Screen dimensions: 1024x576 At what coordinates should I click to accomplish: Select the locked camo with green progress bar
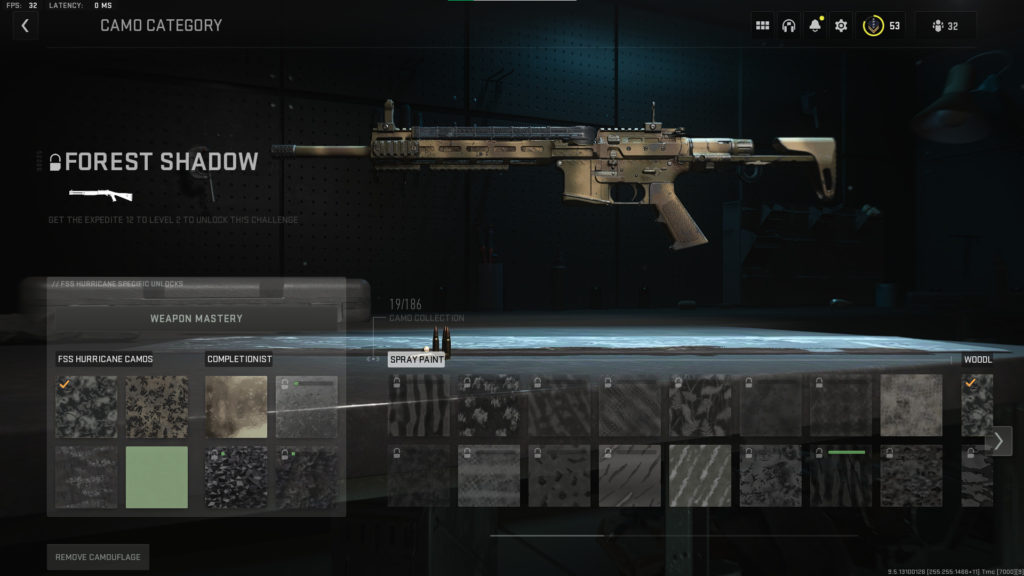click(x=841, y=476)
